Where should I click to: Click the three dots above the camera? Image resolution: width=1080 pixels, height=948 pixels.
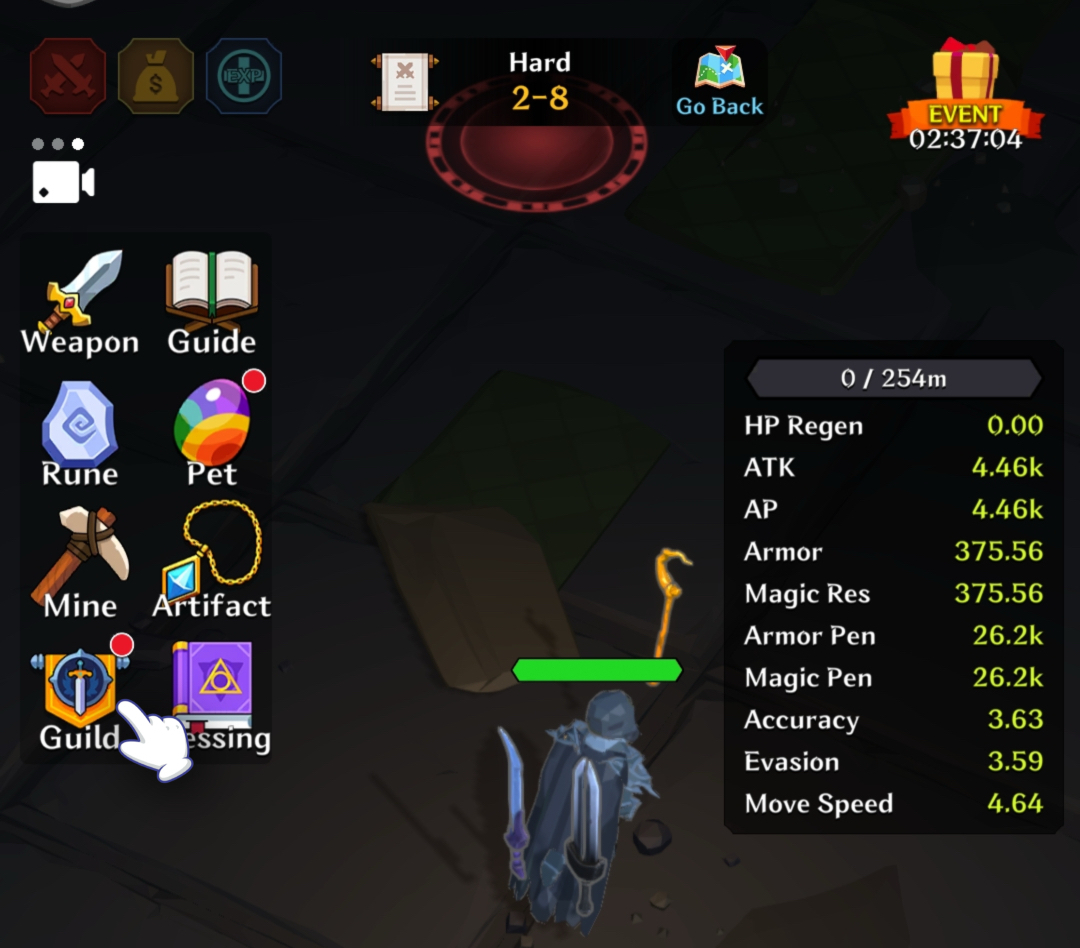[x=58, y=144]
